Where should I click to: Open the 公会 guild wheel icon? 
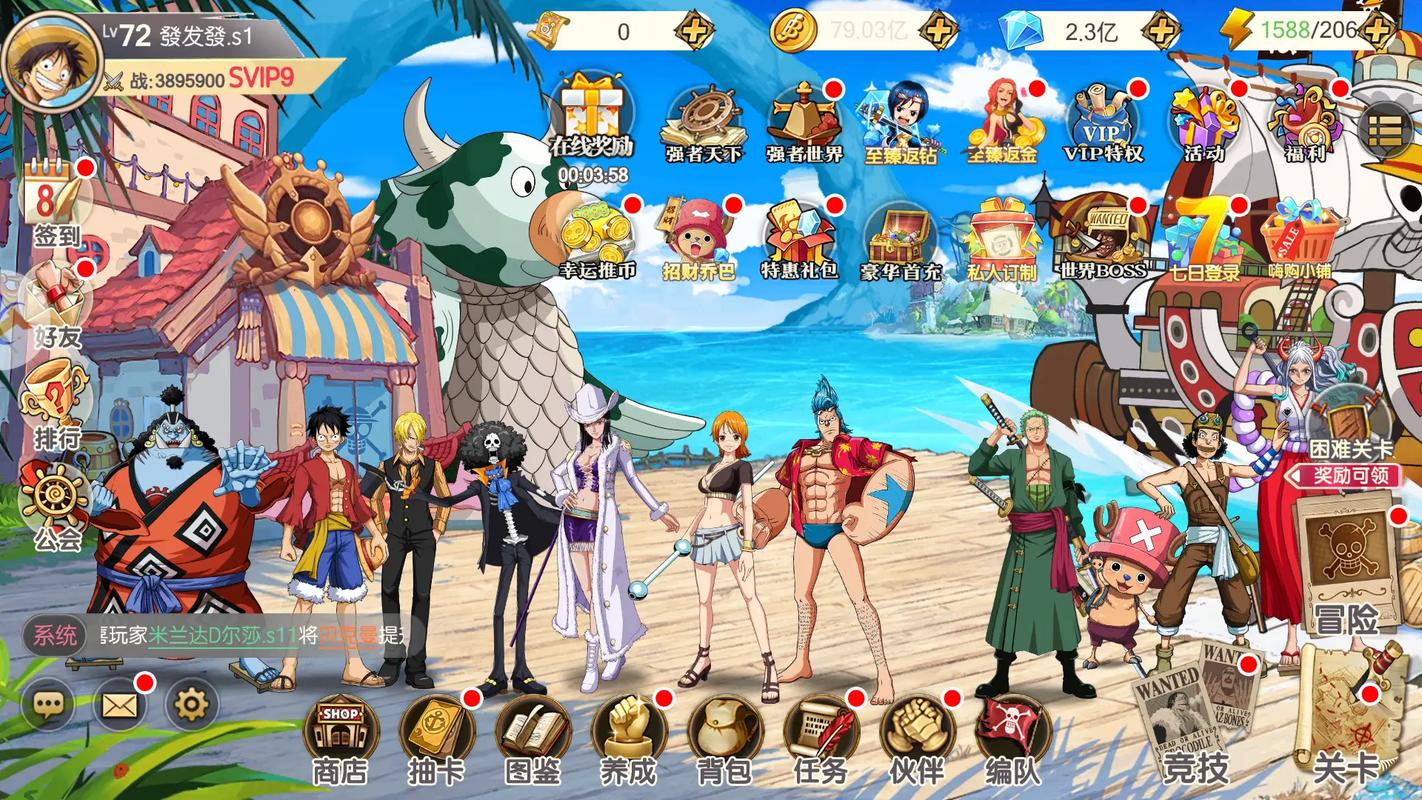pos(56,500)
